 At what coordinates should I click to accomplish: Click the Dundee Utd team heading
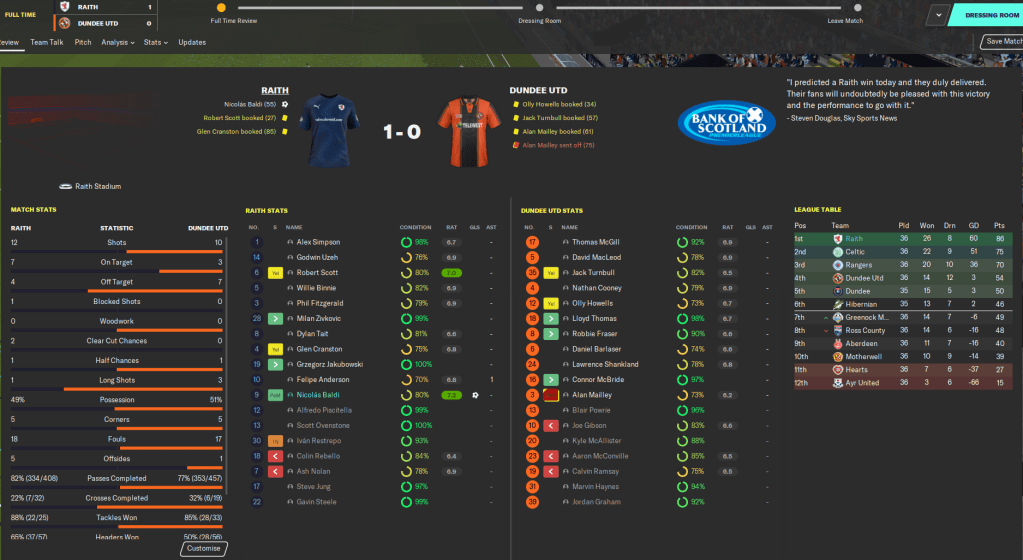[538, 90]
